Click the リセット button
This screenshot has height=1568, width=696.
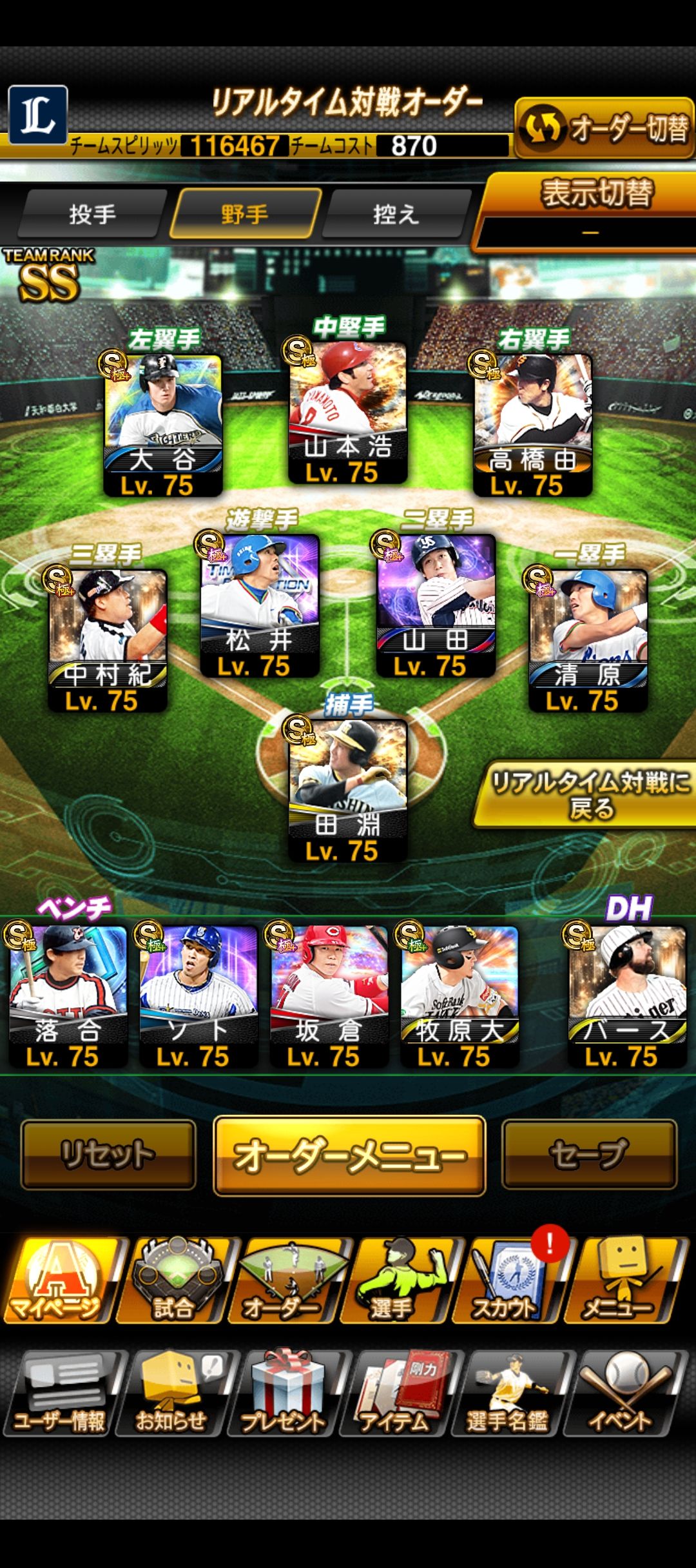(x=108, y=1155)
